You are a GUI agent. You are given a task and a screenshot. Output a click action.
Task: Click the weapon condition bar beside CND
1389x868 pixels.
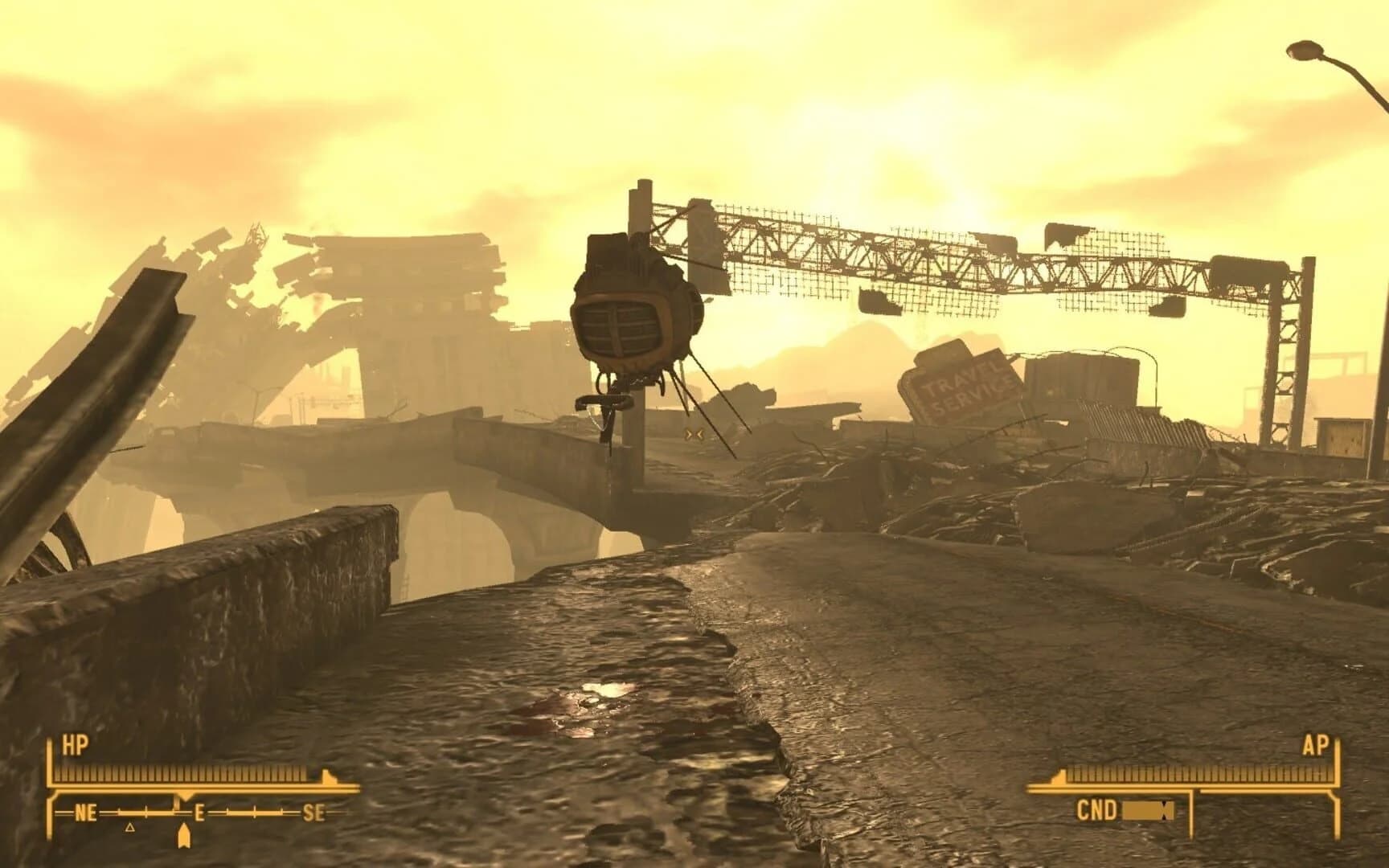[1148, 810]
